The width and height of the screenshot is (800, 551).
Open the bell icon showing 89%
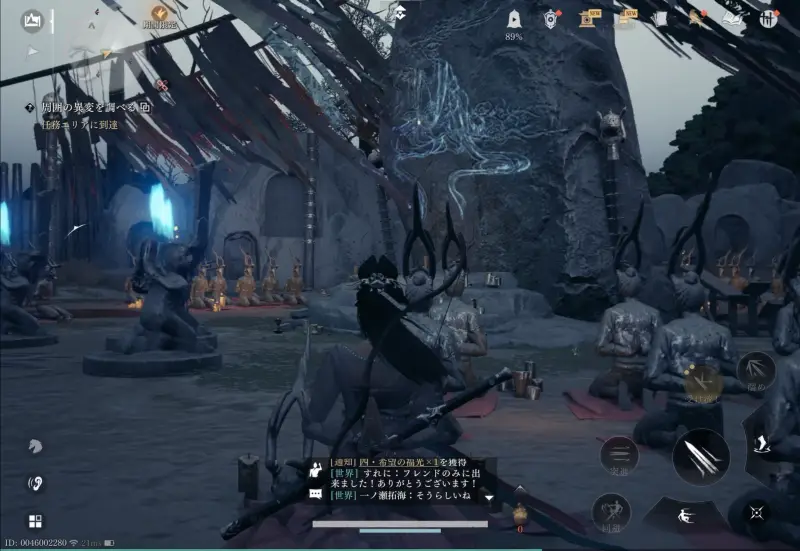514,19
